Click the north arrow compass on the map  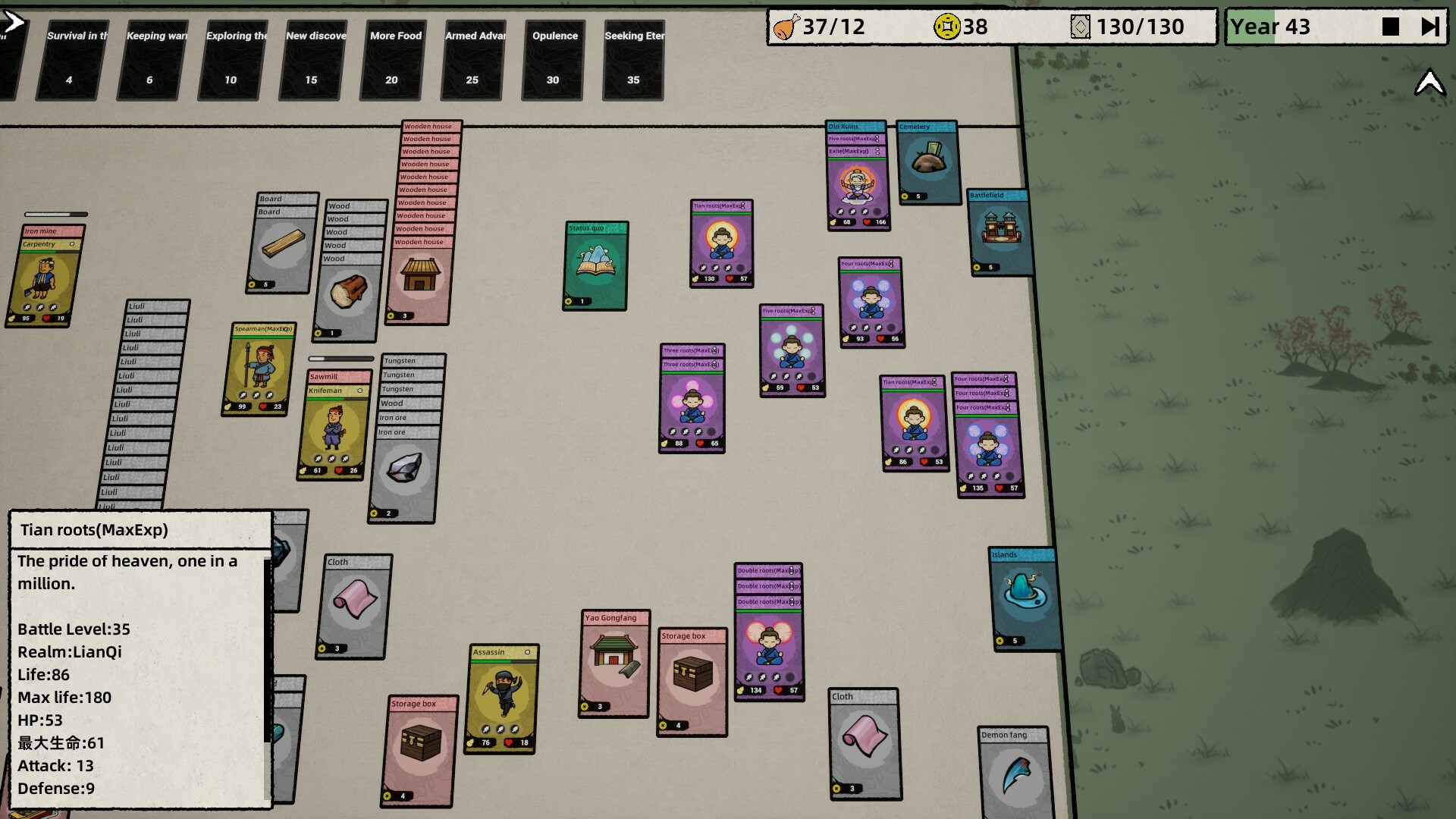tap(1430, 82)
